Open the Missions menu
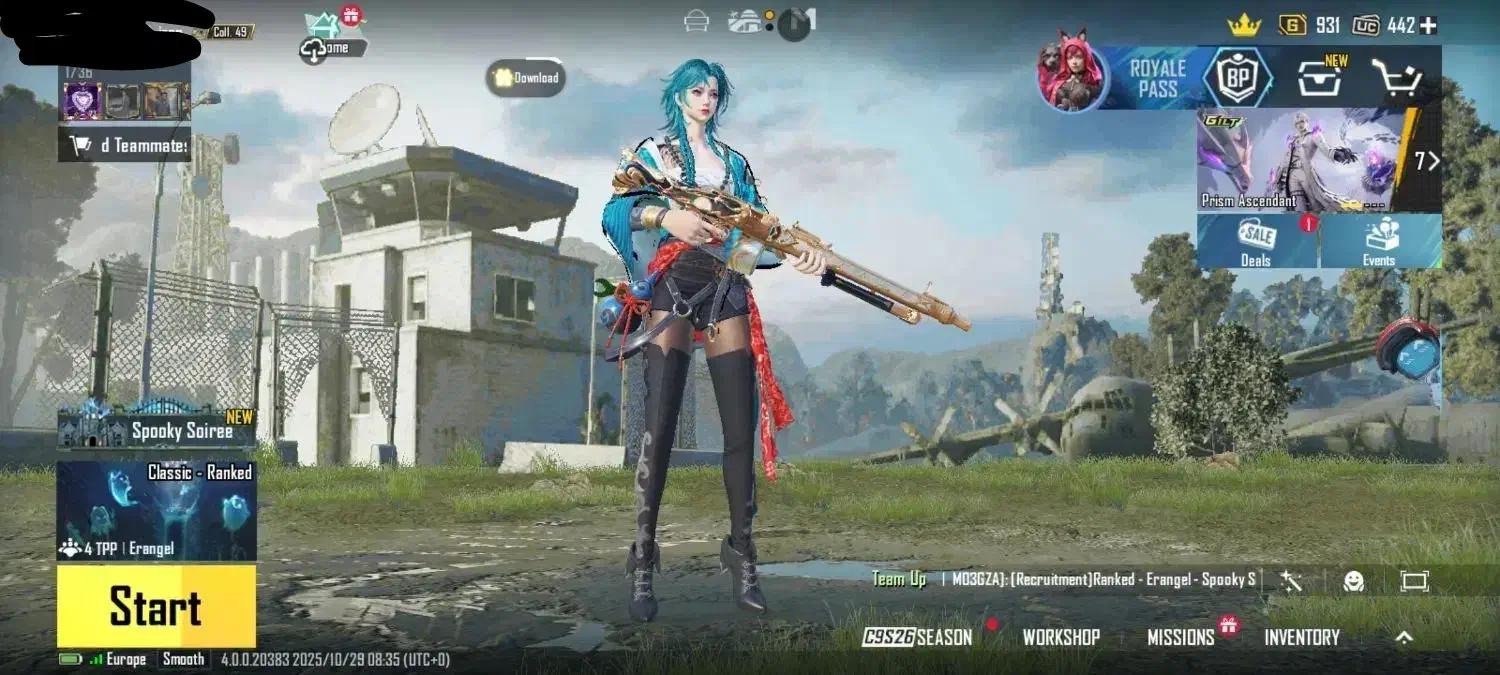This screenshot has height=675, width=1500. 1181,637
